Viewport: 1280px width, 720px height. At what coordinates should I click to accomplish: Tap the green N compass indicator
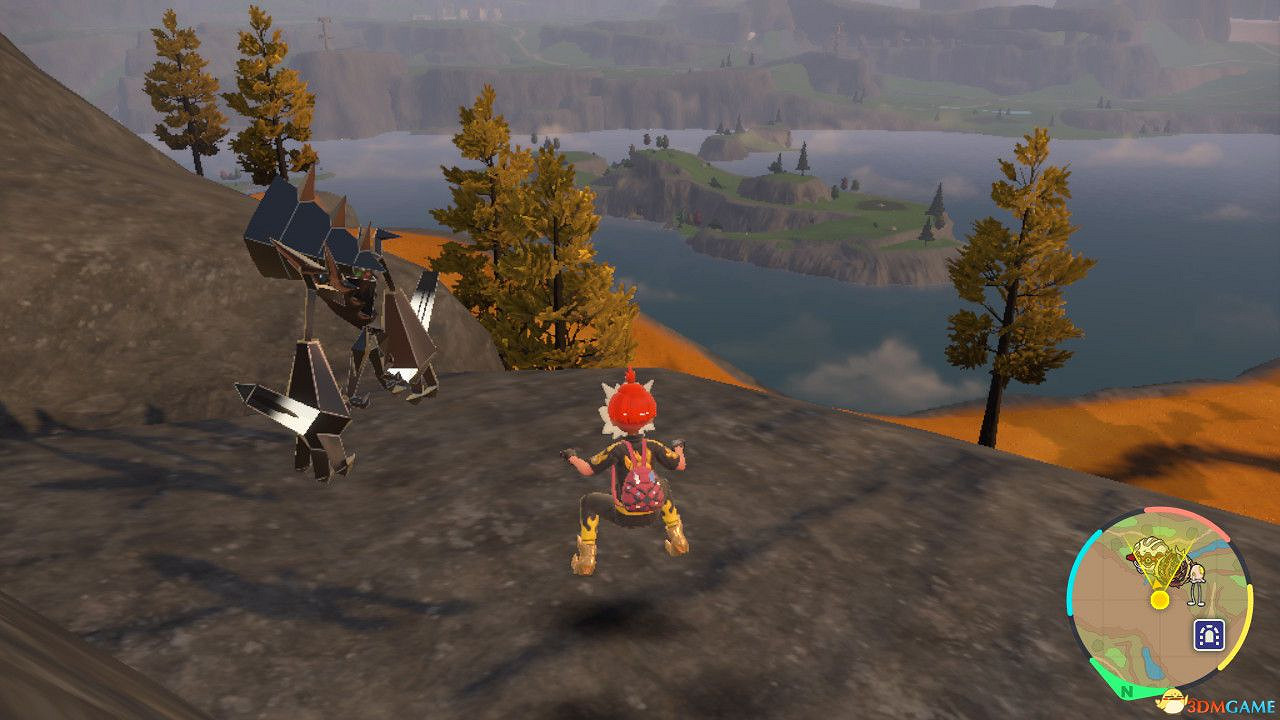pos(1126,693)
